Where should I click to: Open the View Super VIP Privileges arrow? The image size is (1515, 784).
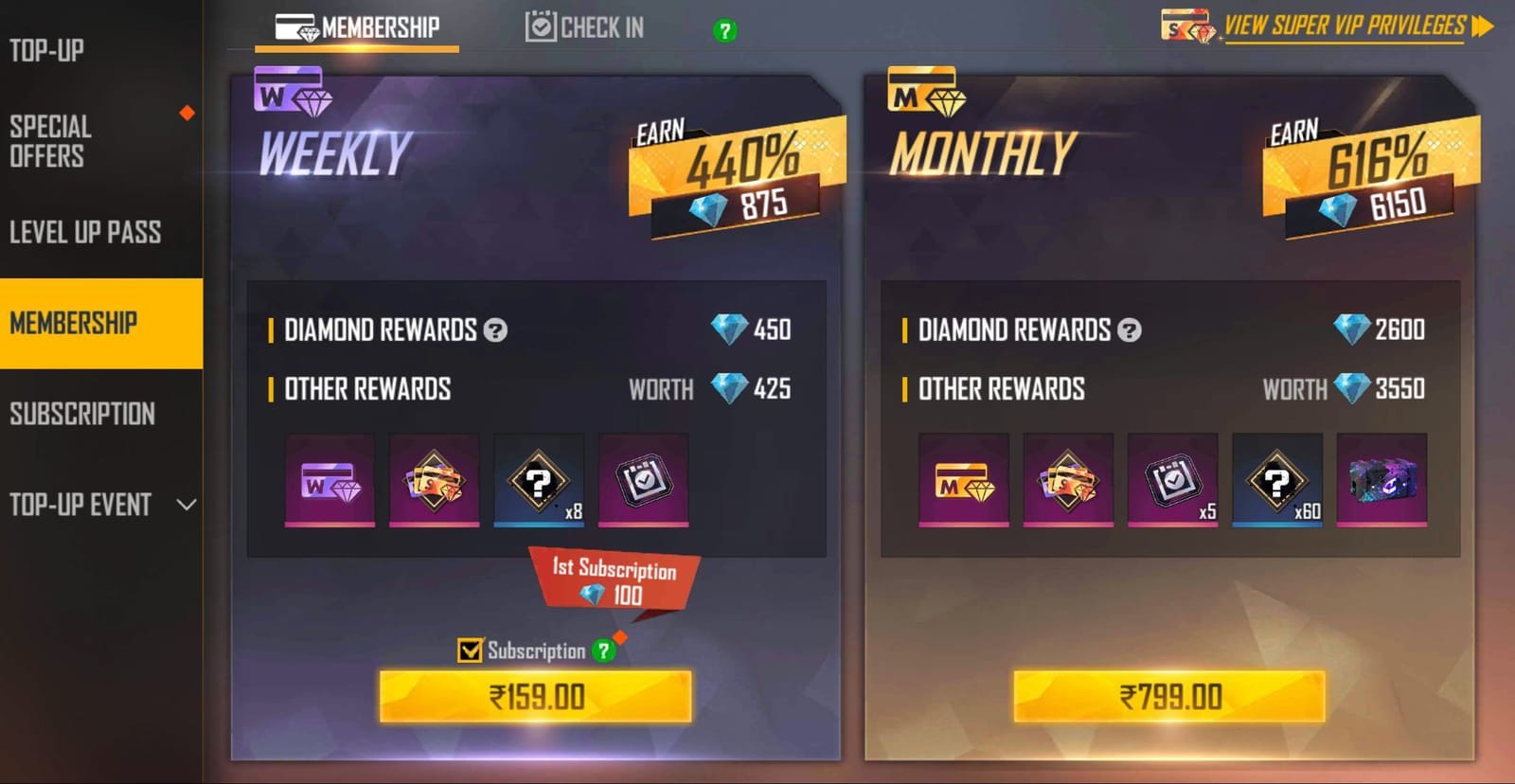pos(1484,26)
